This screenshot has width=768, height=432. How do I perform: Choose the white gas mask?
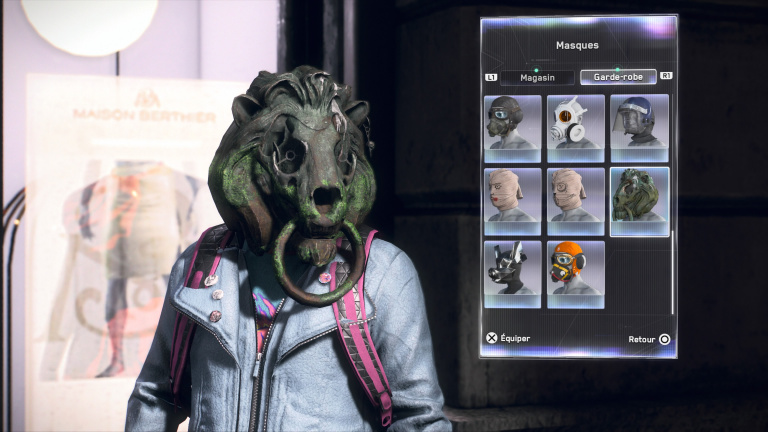pyautogui.click(x=576, y=128)
